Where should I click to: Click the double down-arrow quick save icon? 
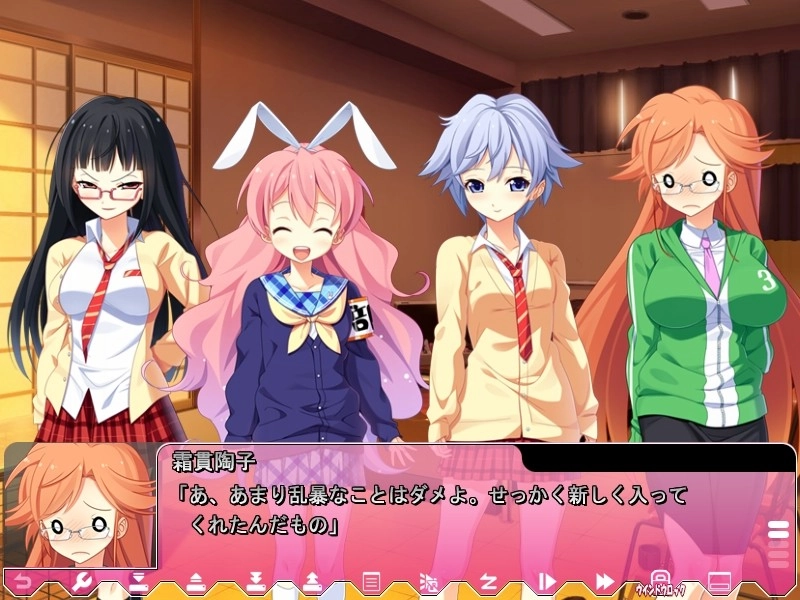coord(255,581)
